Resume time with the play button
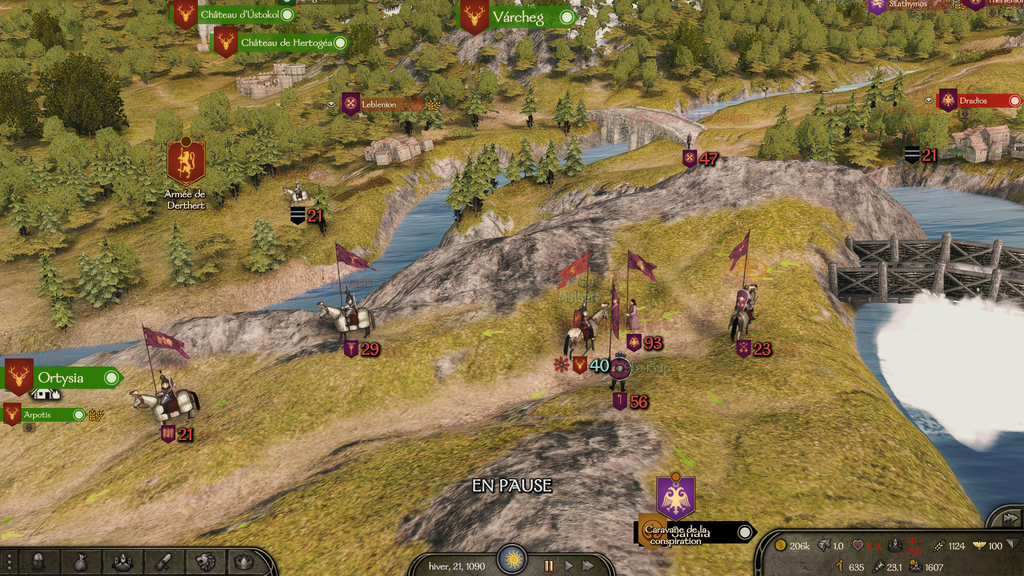1024x576 pixels. coord(569,565)
